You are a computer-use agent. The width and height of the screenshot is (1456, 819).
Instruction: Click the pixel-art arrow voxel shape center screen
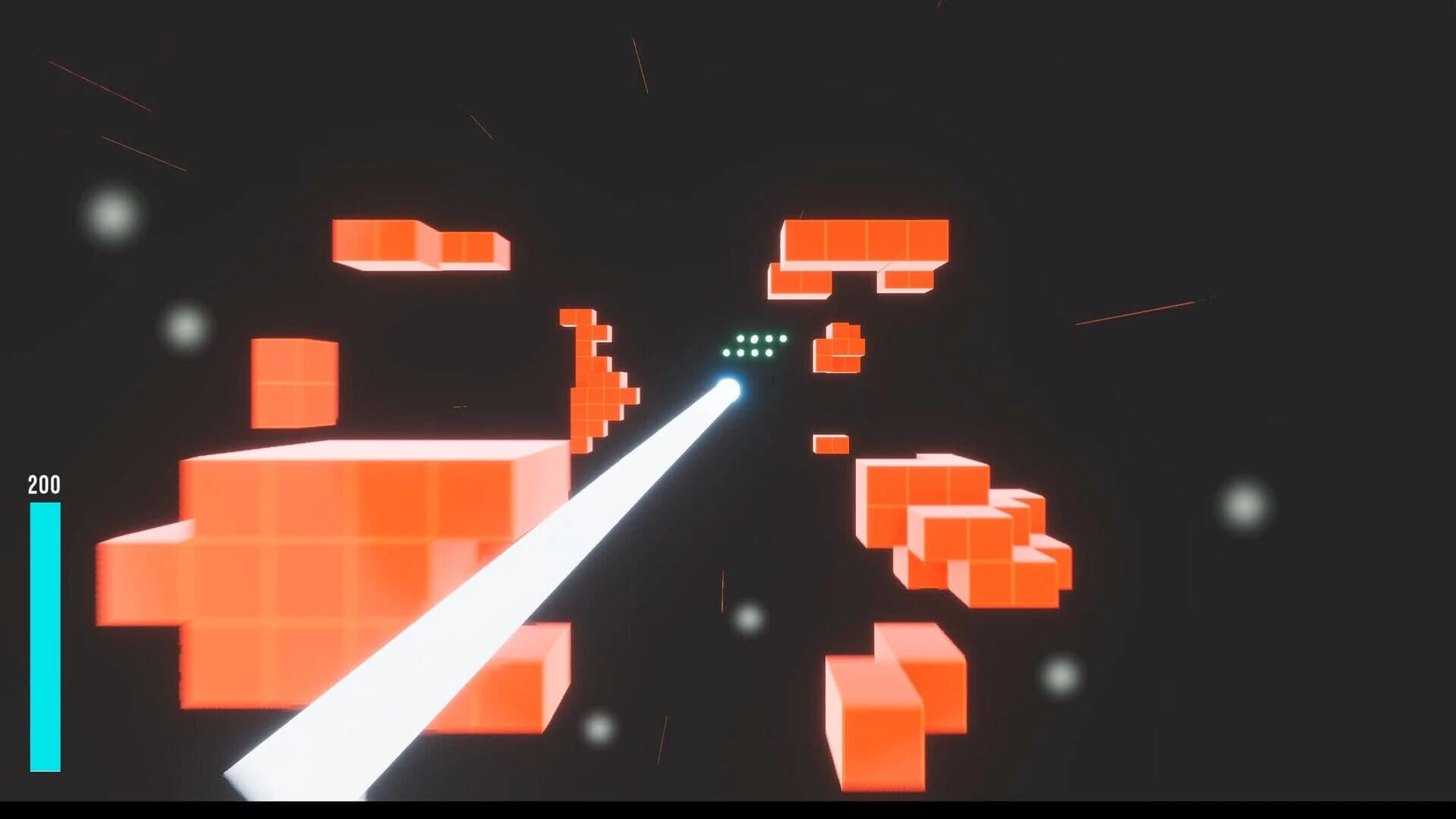[x=599, y=387]
